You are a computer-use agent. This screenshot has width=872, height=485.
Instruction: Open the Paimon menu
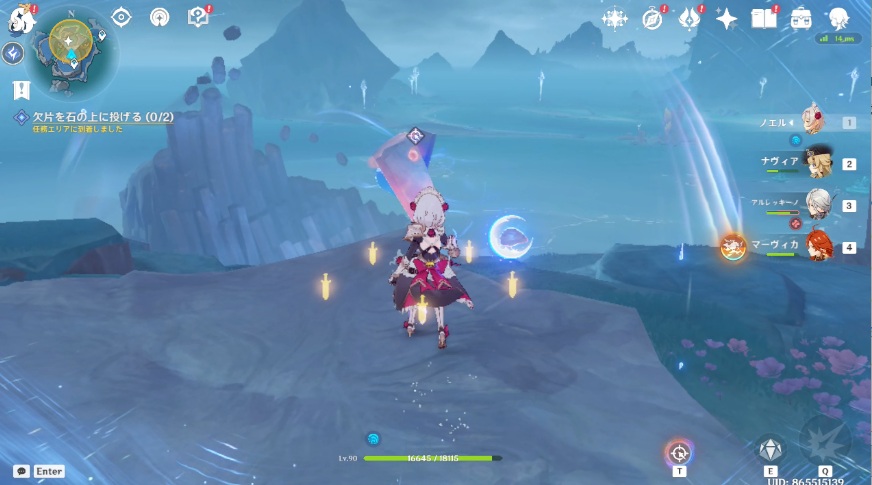tap(22, 20)
